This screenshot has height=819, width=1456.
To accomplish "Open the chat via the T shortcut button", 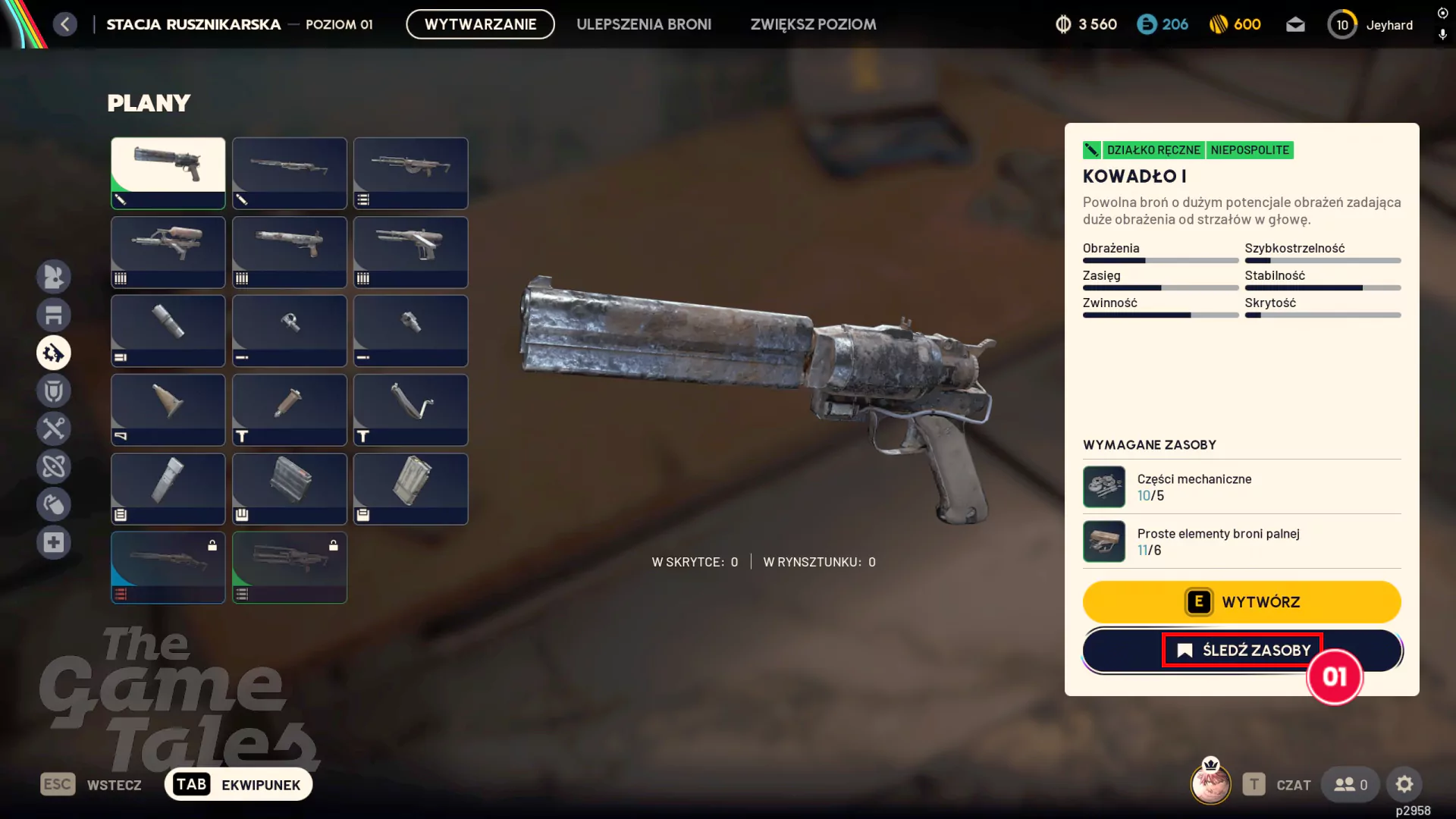I will click(1255, 784).
